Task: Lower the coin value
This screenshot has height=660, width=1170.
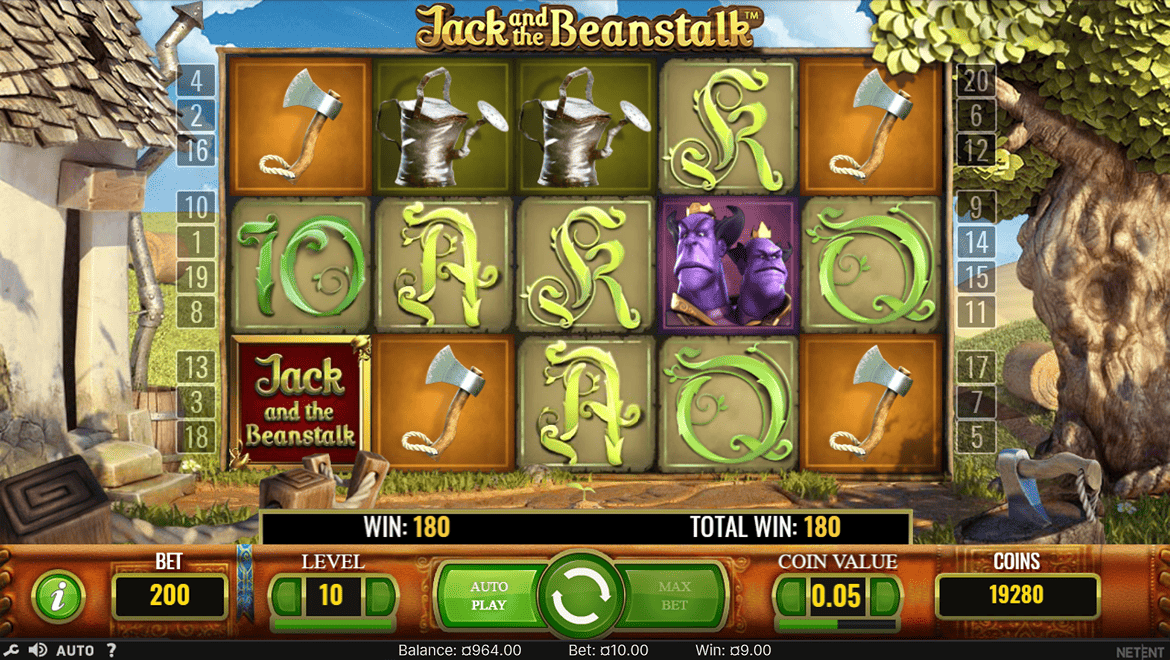Action: pyautogui.click(x=792, y=597)
